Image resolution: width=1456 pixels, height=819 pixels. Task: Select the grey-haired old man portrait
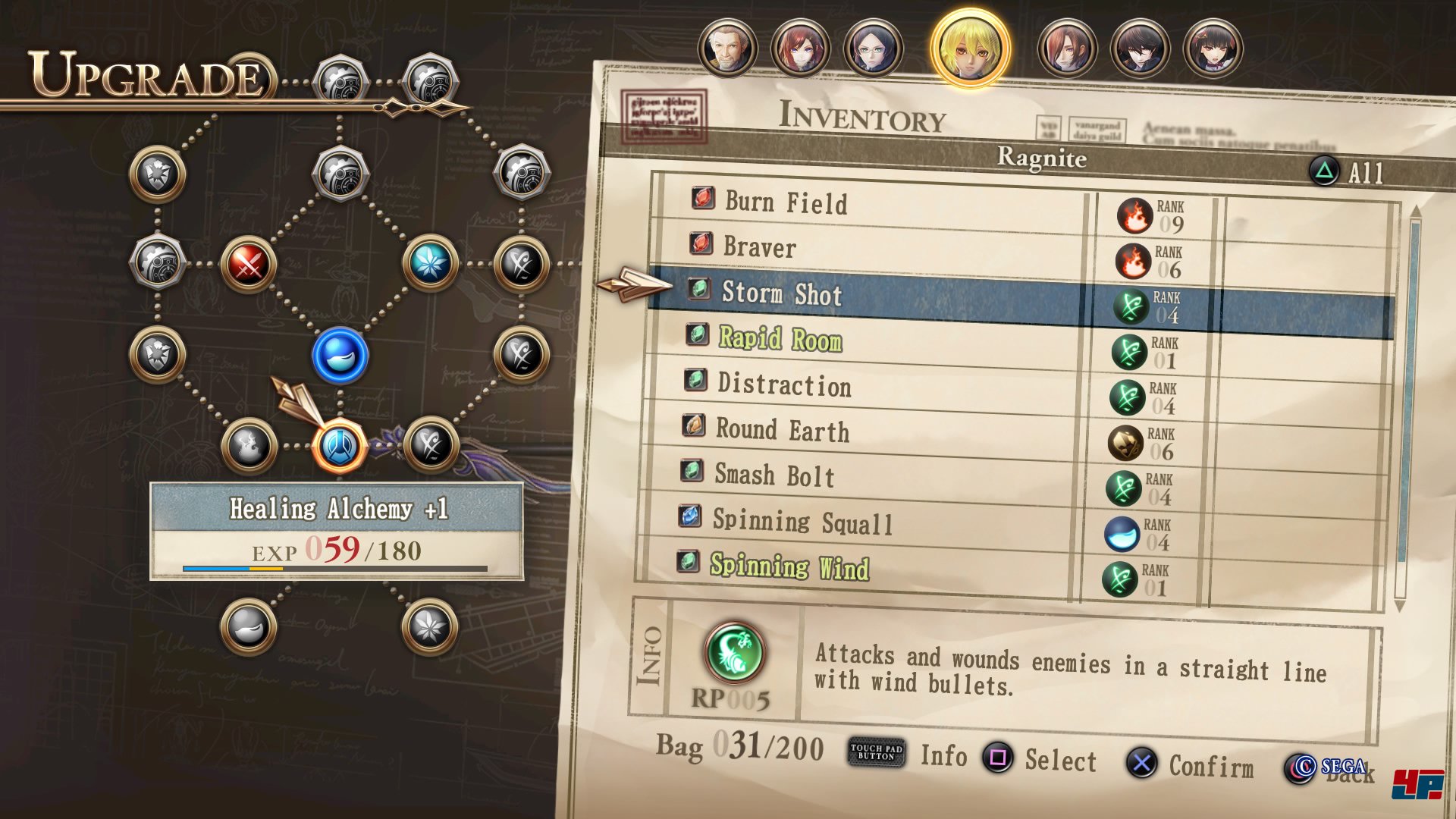tap(727, 49)
